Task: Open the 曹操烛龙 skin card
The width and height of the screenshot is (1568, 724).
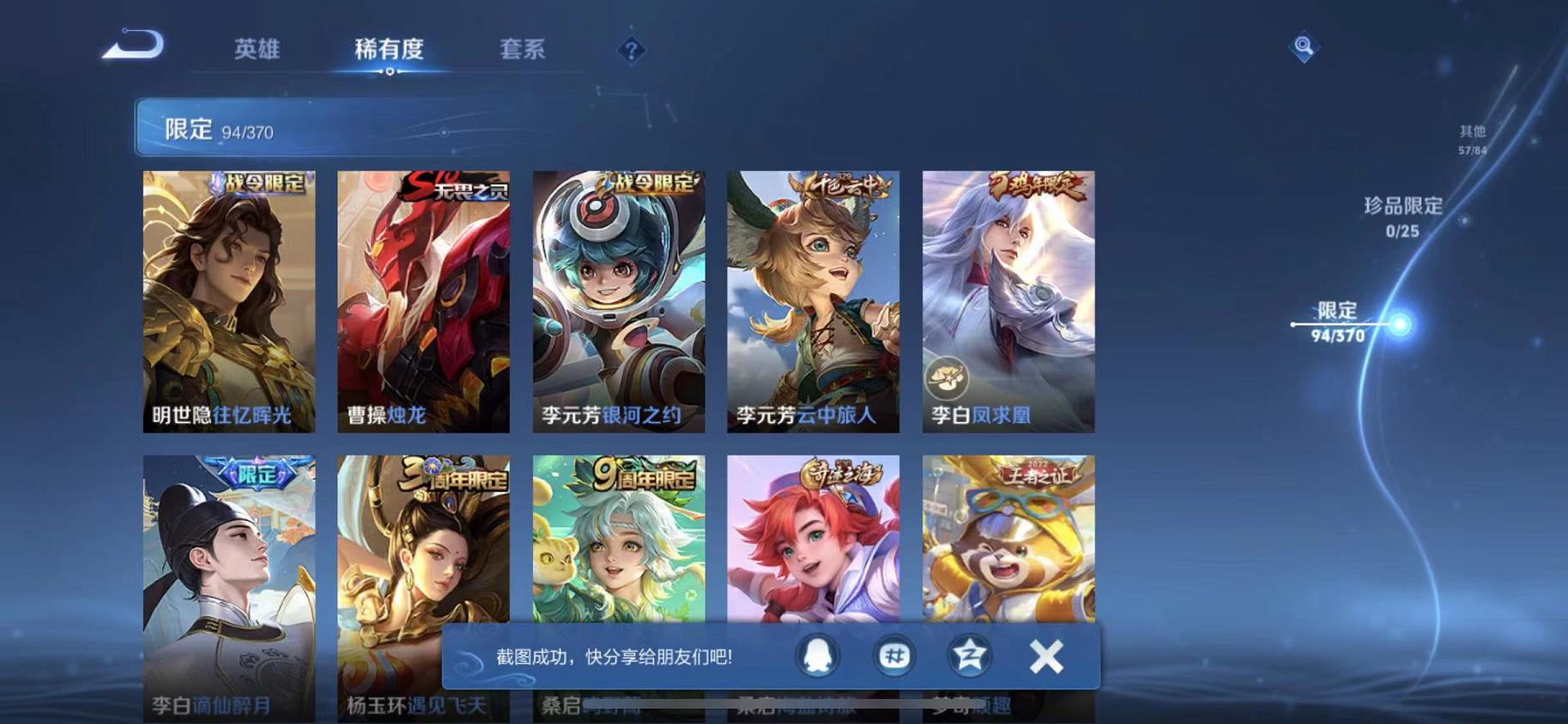Action: pyautogui.click(x=422, y=300)
